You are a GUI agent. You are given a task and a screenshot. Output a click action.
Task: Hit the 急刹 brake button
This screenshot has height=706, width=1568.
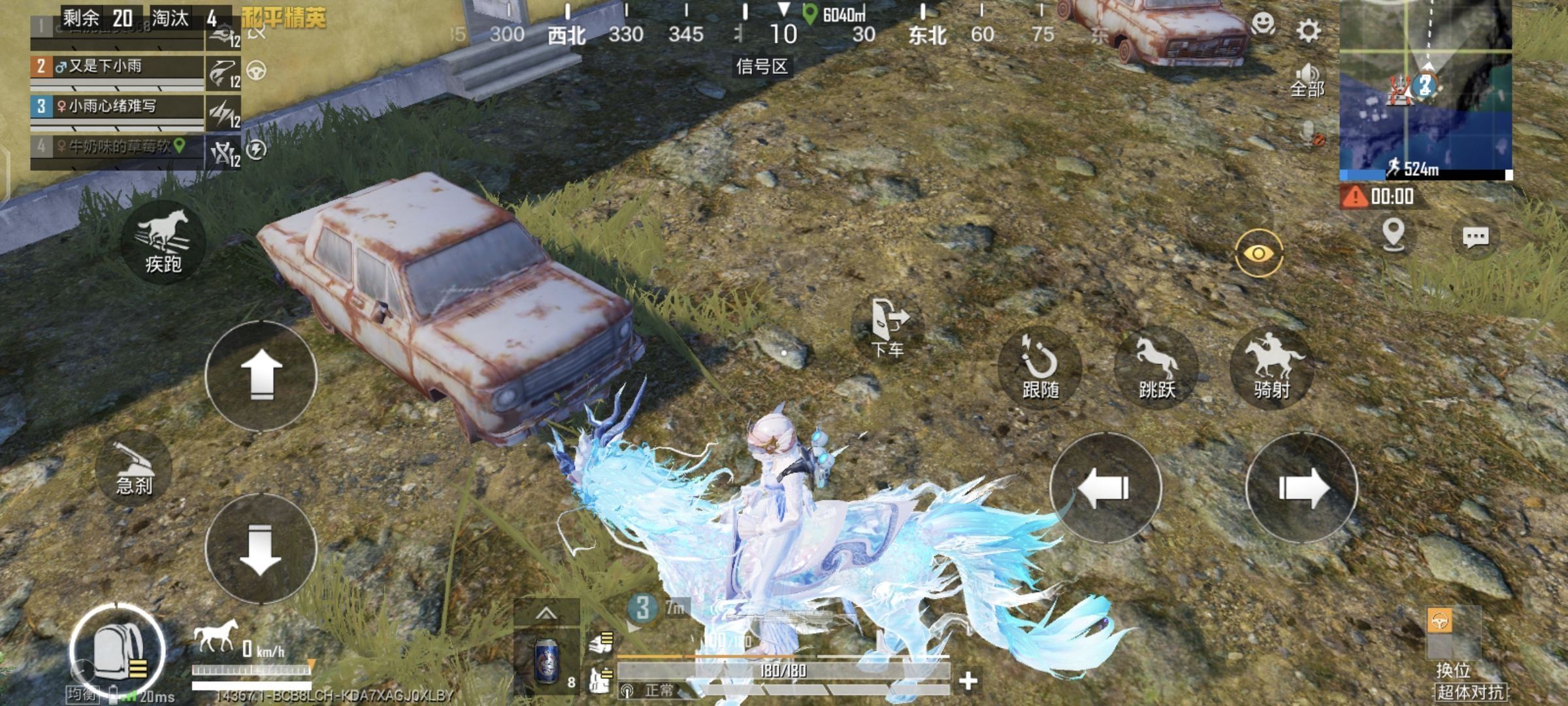click(134, 469)
